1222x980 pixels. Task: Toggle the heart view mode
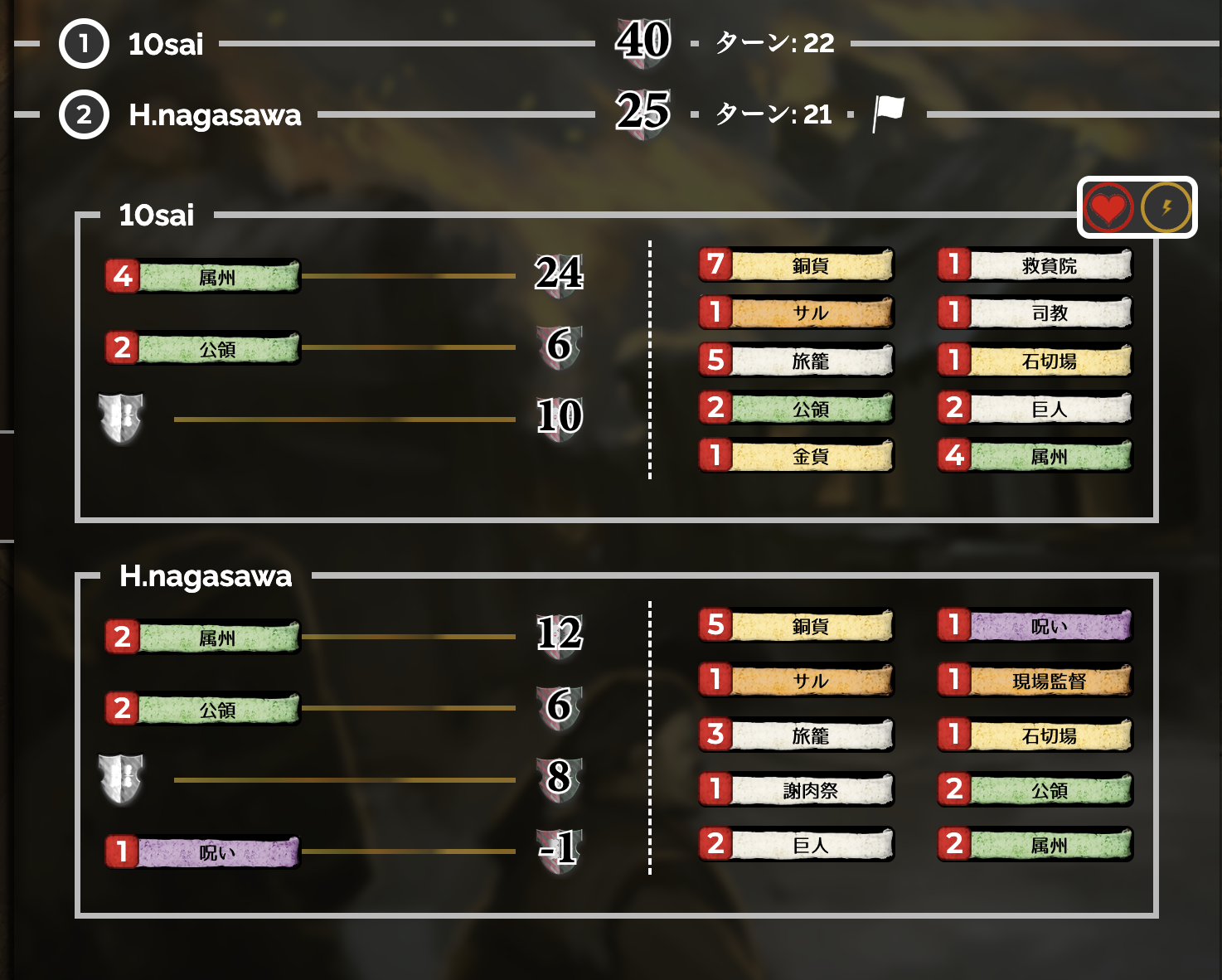pos(1109,207)
